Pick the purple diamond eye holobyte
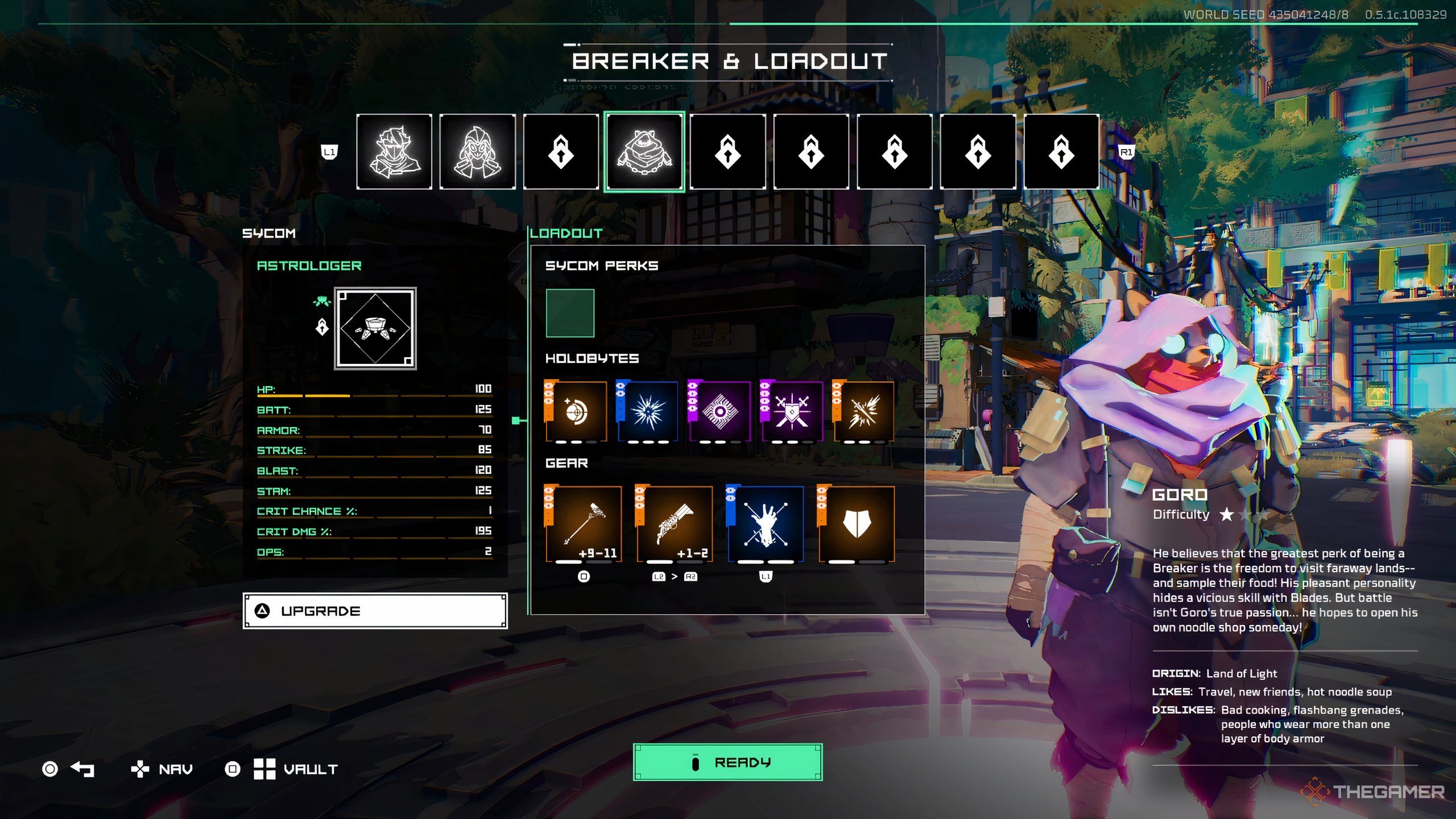 720,411
